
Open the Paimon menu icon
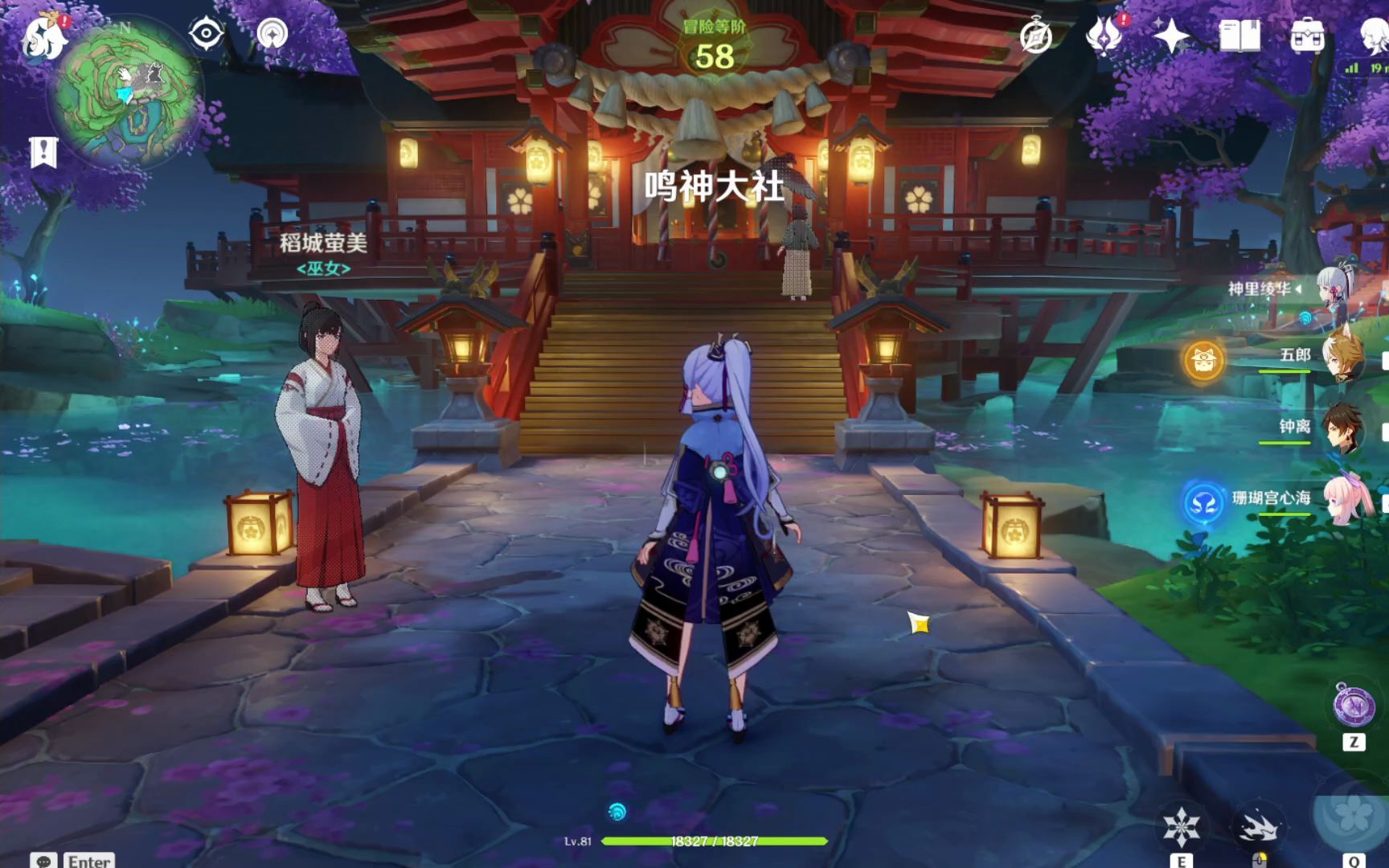click(x=43, y=36)
